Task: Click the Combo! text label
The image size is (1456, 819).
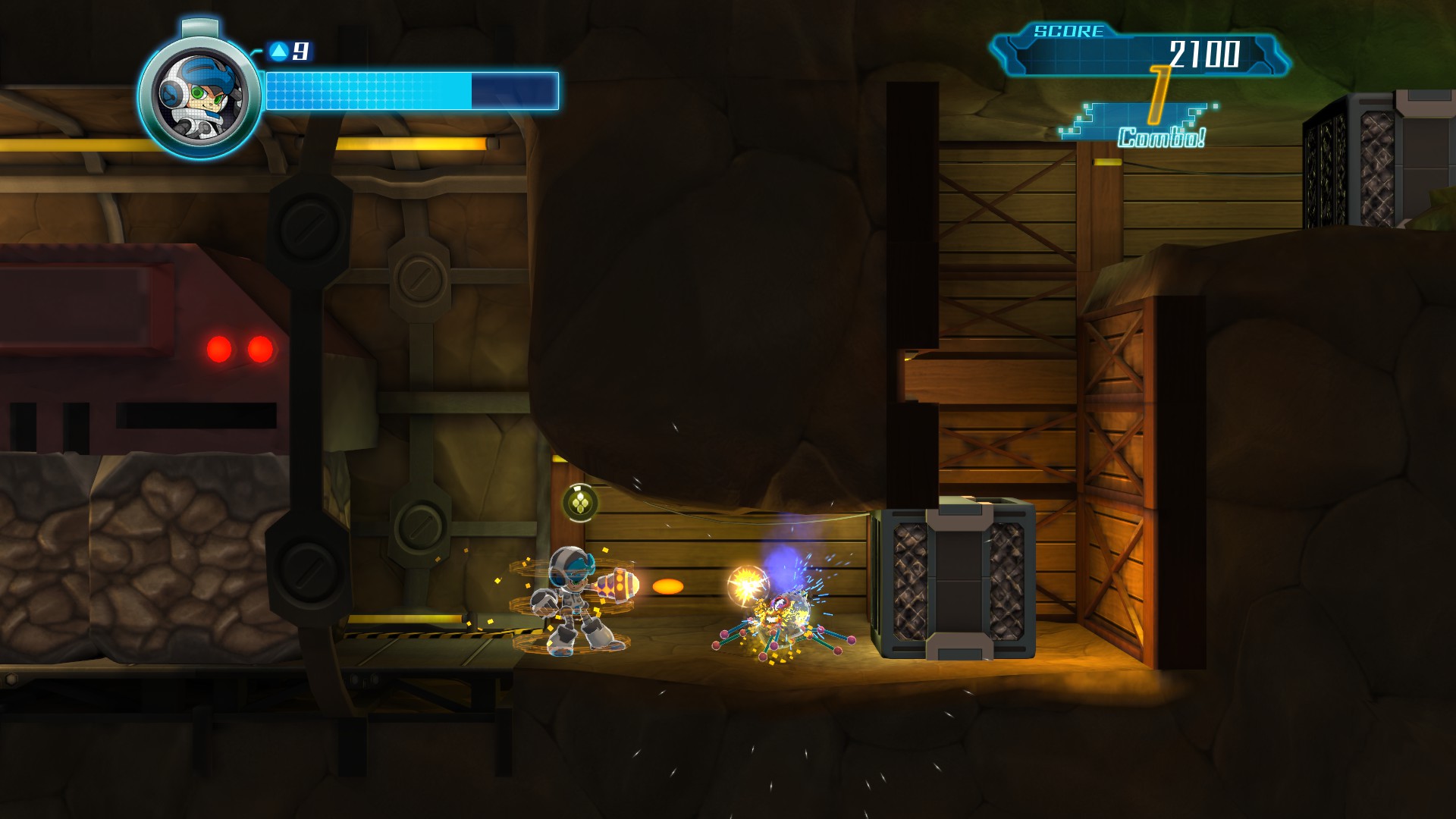Action: tap(1161, 138)
